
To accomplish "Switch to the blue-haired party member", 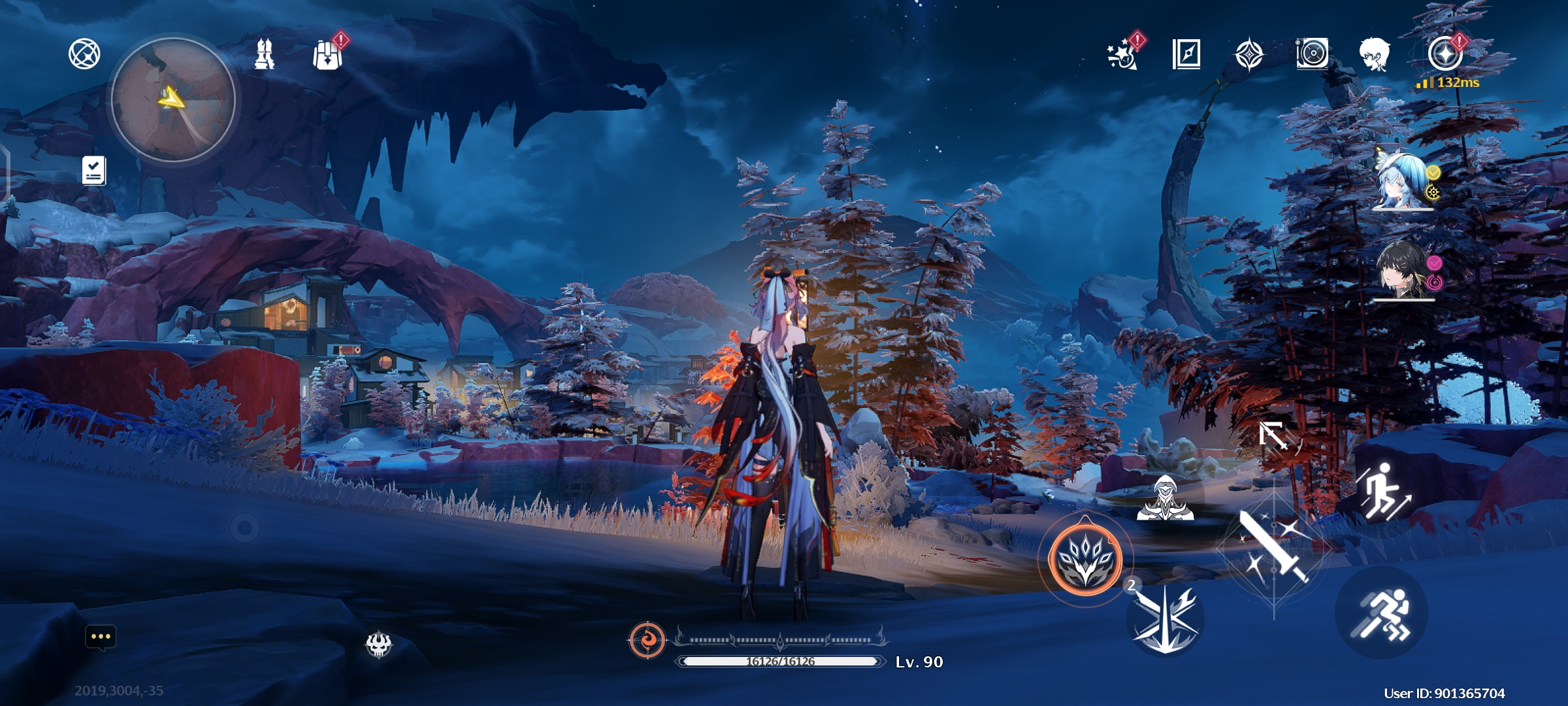I will tap(1403, 182).
